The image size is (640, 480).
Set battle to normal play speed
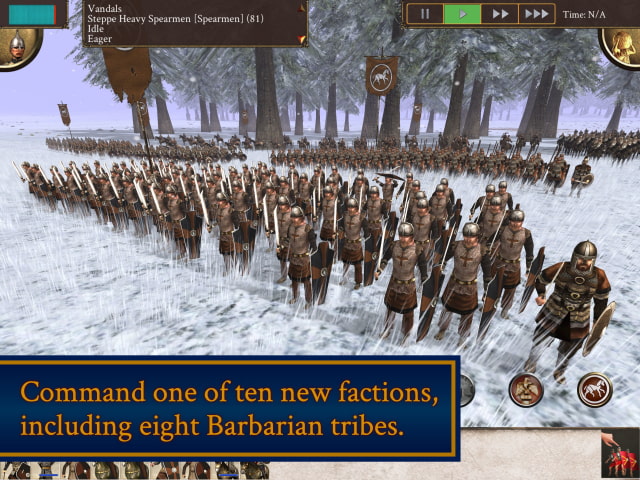click(462, 14)
